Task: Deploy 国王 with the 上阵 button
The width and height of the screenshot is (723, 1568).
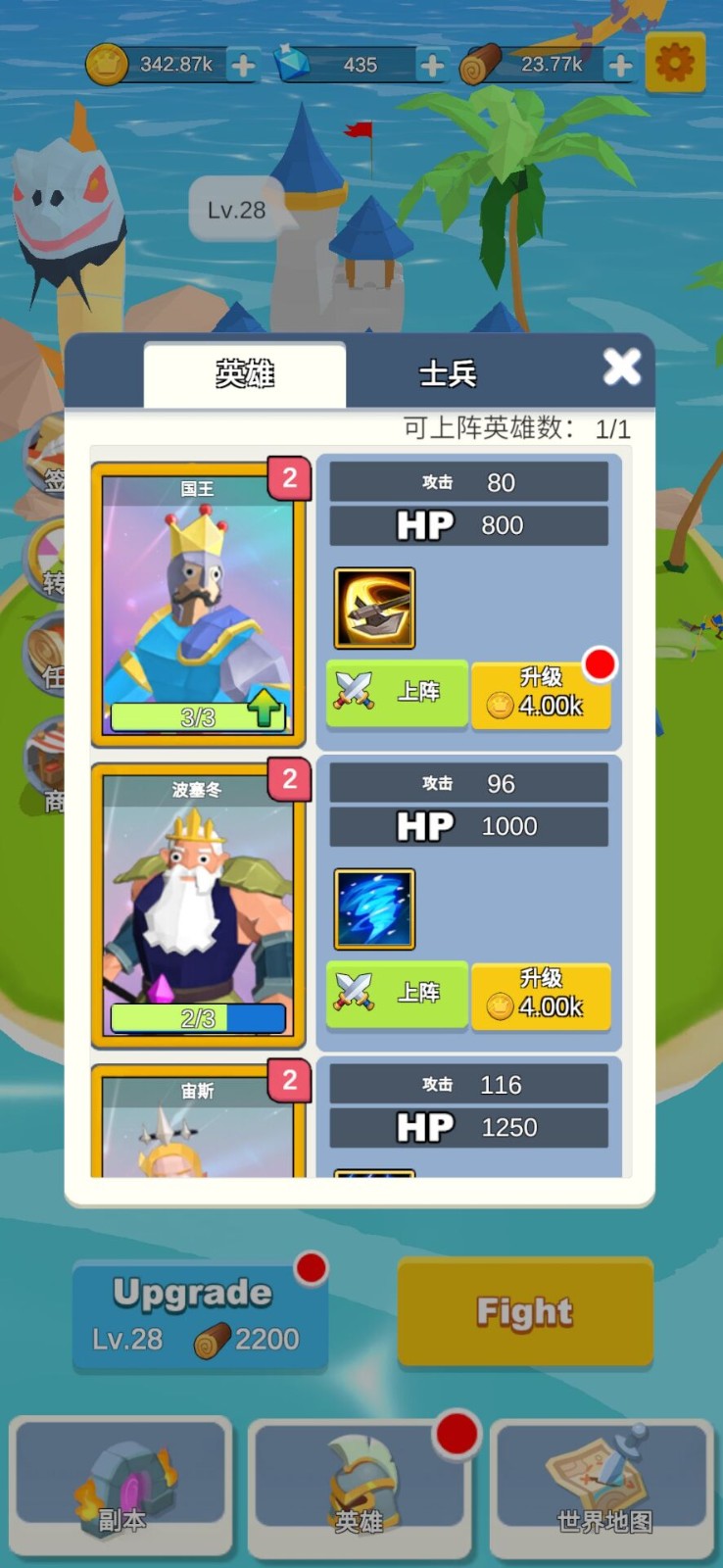Action: click(397, 692)
